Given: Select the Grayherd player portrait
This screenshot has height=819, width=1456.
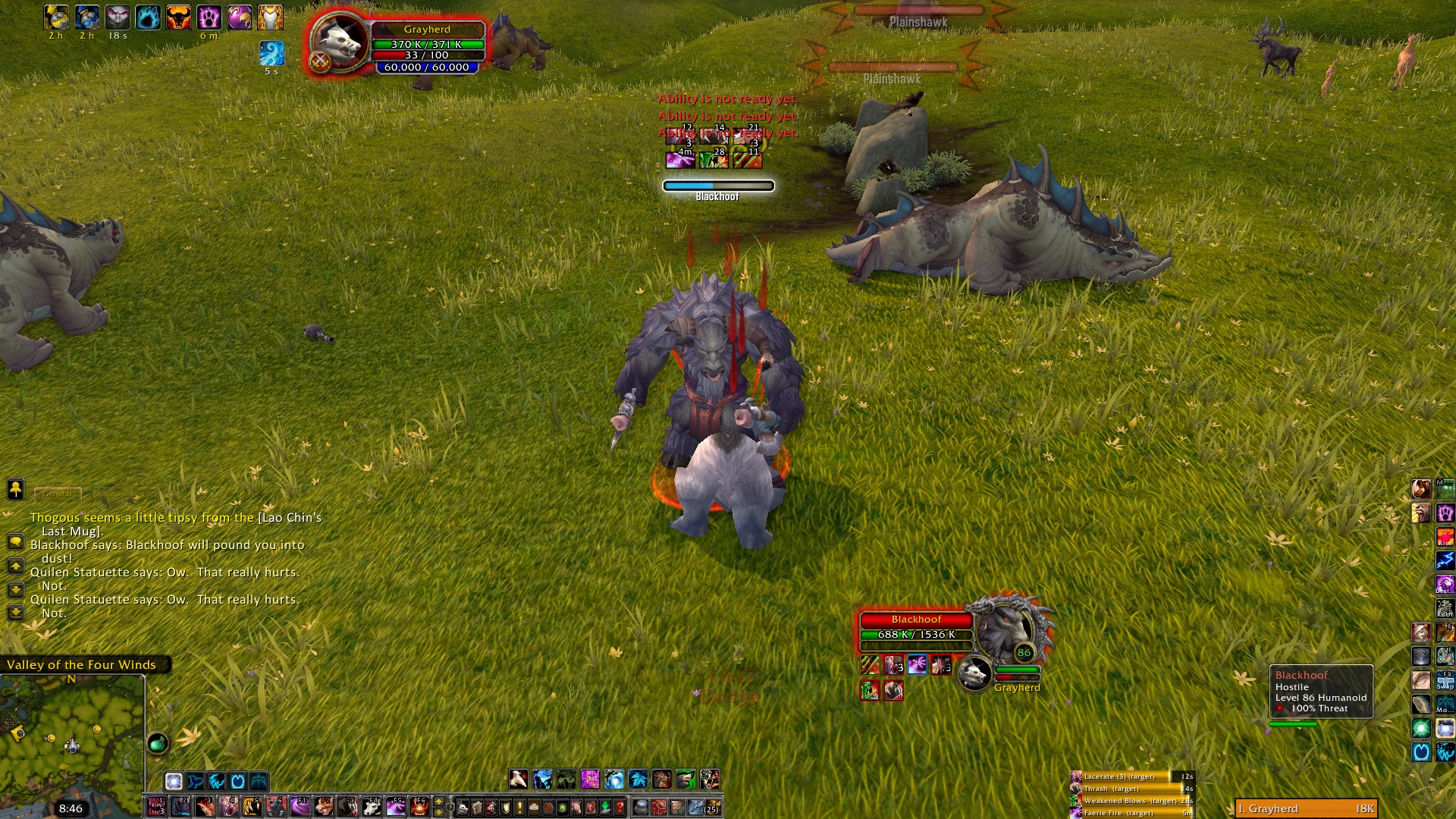Looking at the screenshot, I should 339,43.
